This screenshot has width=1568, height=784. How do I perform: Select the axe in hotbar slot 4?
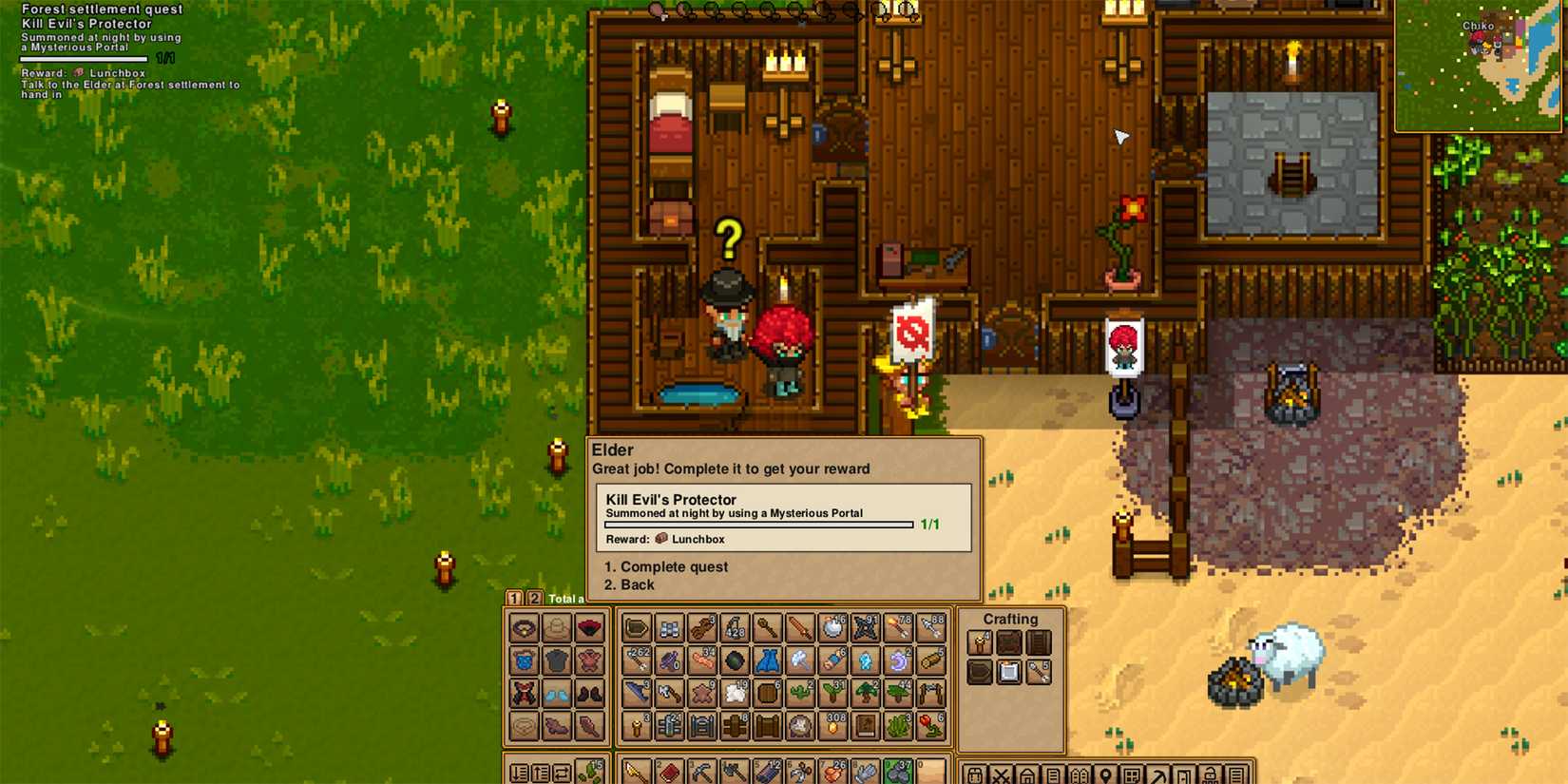[735, 772]
